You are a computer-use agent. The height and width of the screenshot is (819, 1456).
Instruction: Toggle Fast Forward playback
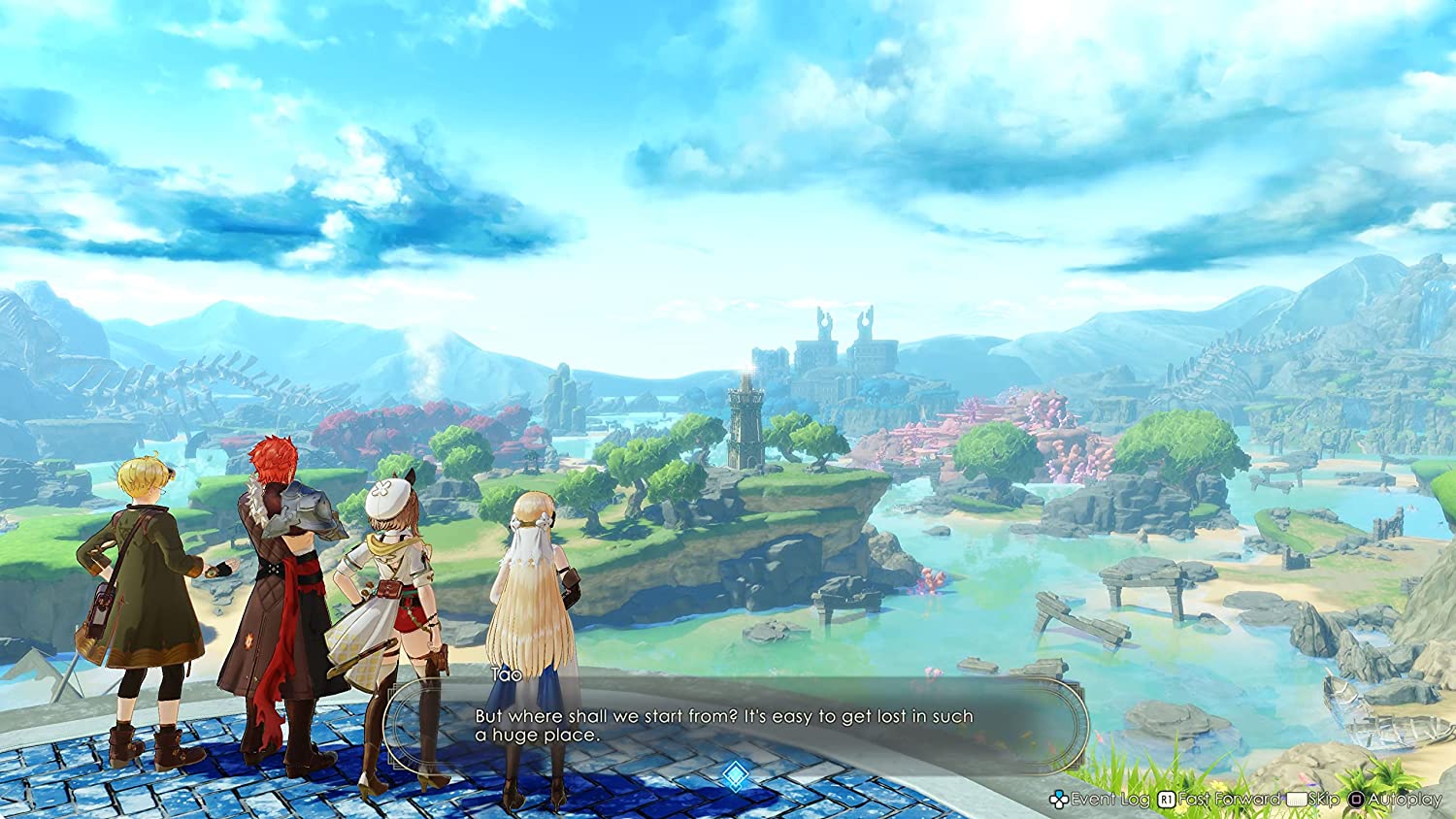click(x=1231, y=802)
